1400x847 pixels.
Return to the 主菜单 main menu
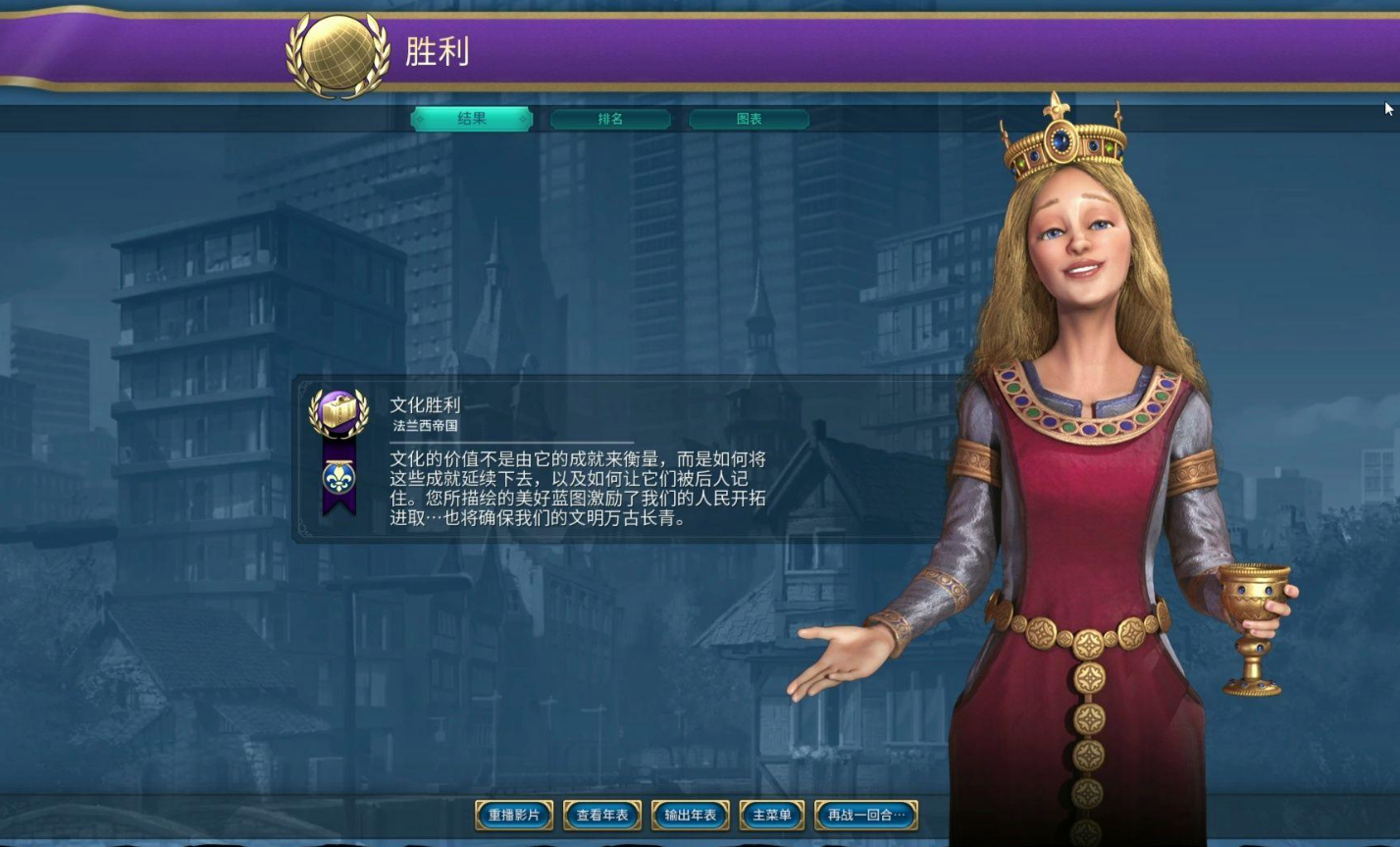pyautogui.click(x=772, y=815)
